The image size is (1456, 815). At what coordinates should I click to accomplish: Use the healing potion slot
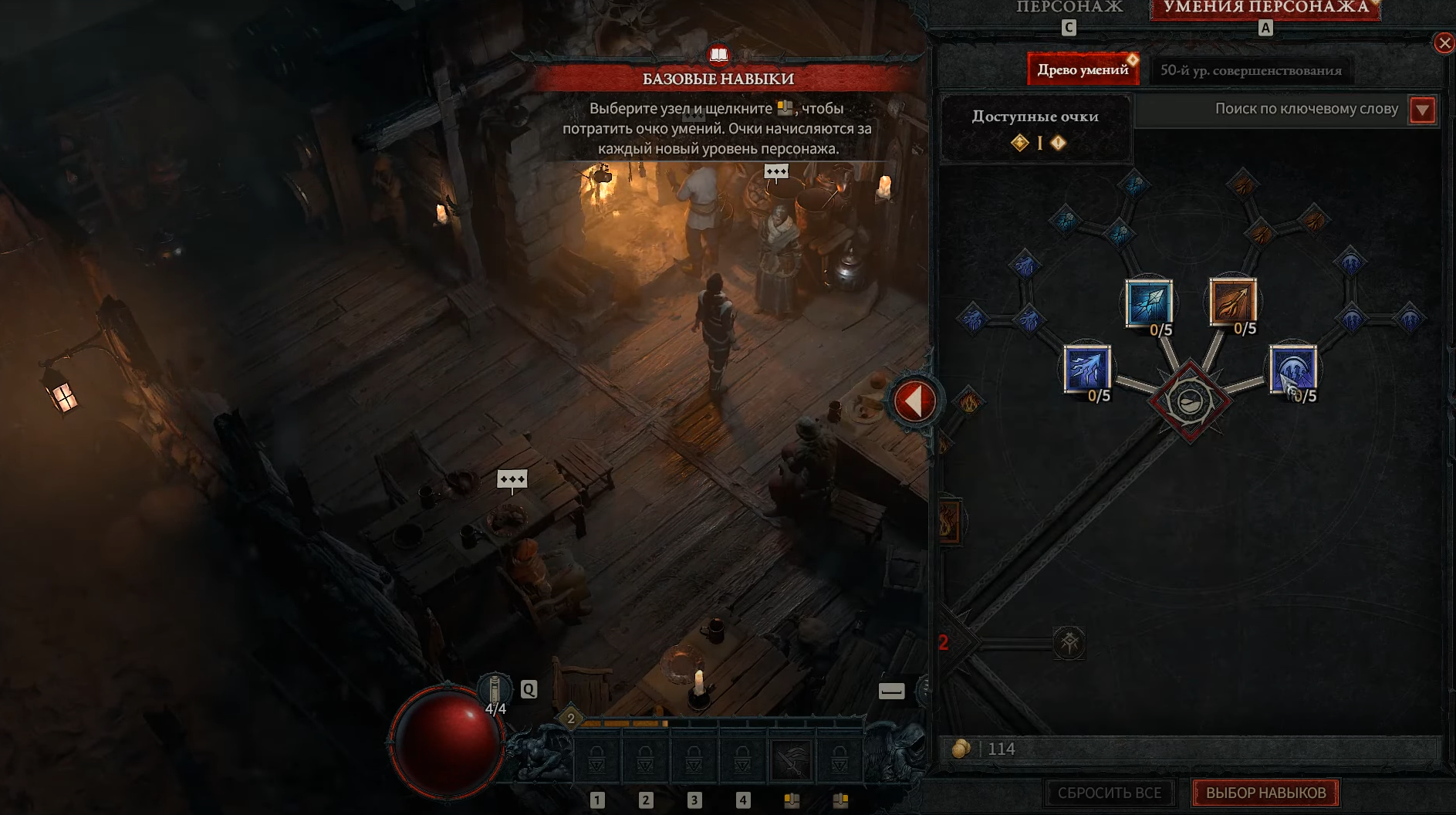pyautogui.click(x=495, y=690)
